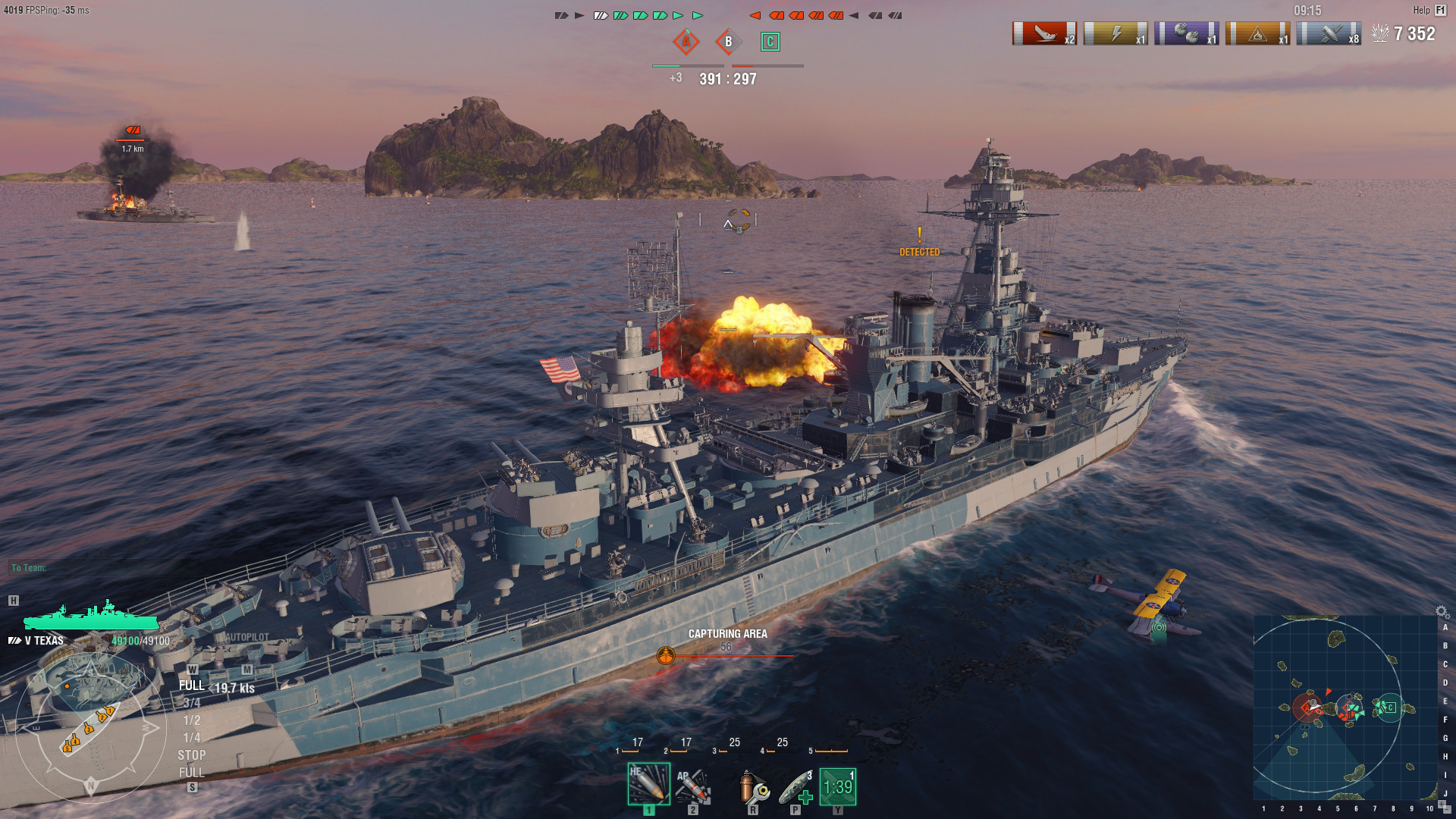1456x819 pixels.
Task: Click the captured point C marker
Action: [x=770, y=43]
